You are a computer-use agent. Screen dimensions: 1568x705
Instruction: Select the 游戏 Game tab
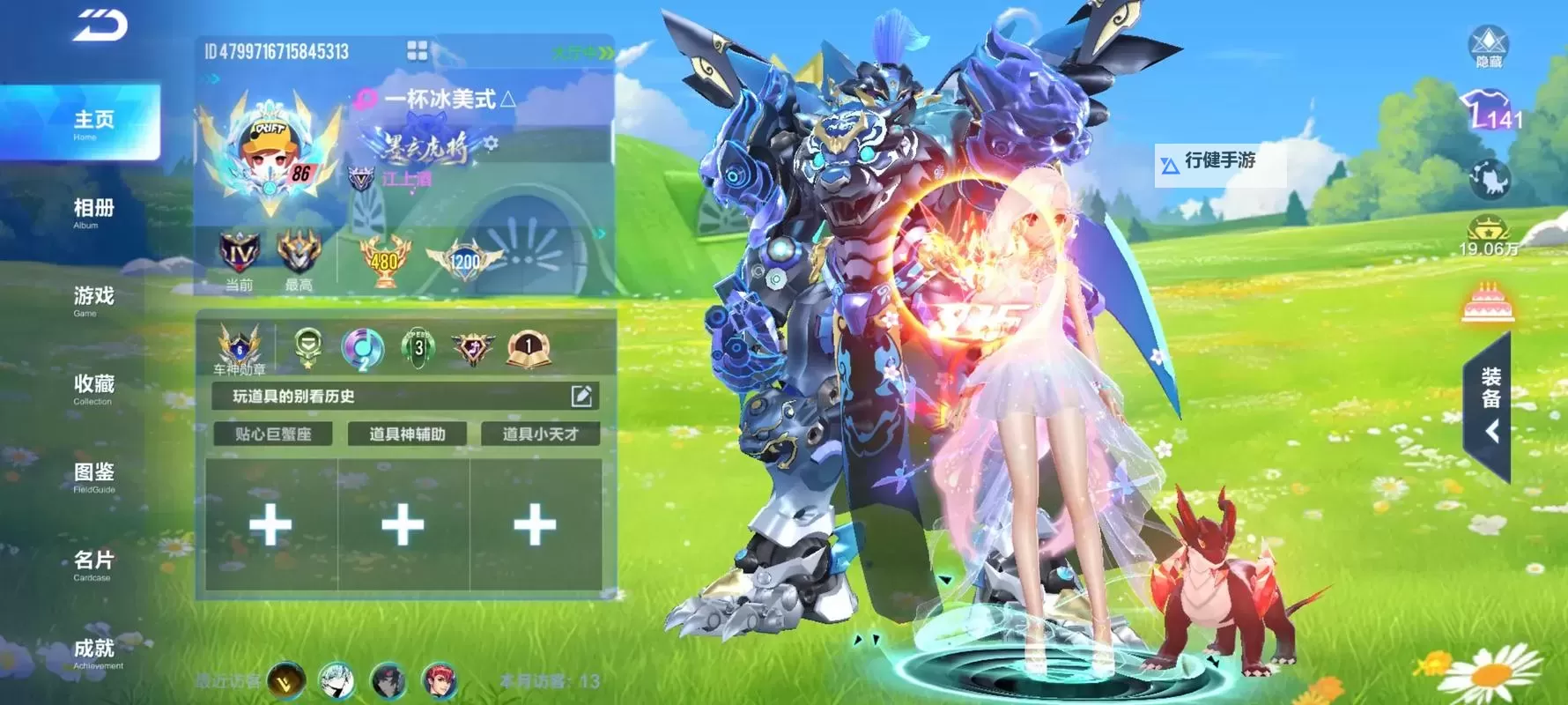click(92, 300)
